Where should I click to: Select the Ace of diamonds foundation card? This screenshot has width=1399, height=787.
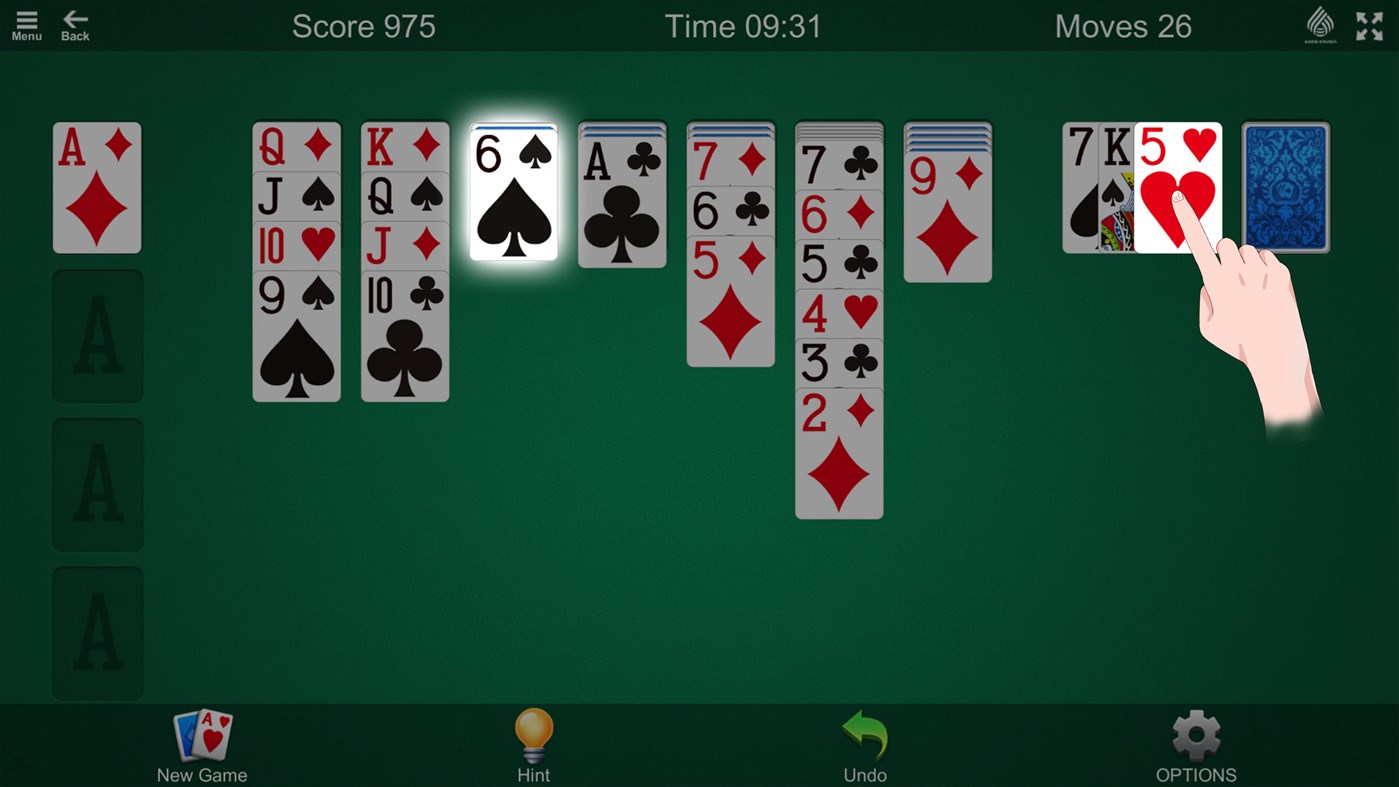(97, 187)
